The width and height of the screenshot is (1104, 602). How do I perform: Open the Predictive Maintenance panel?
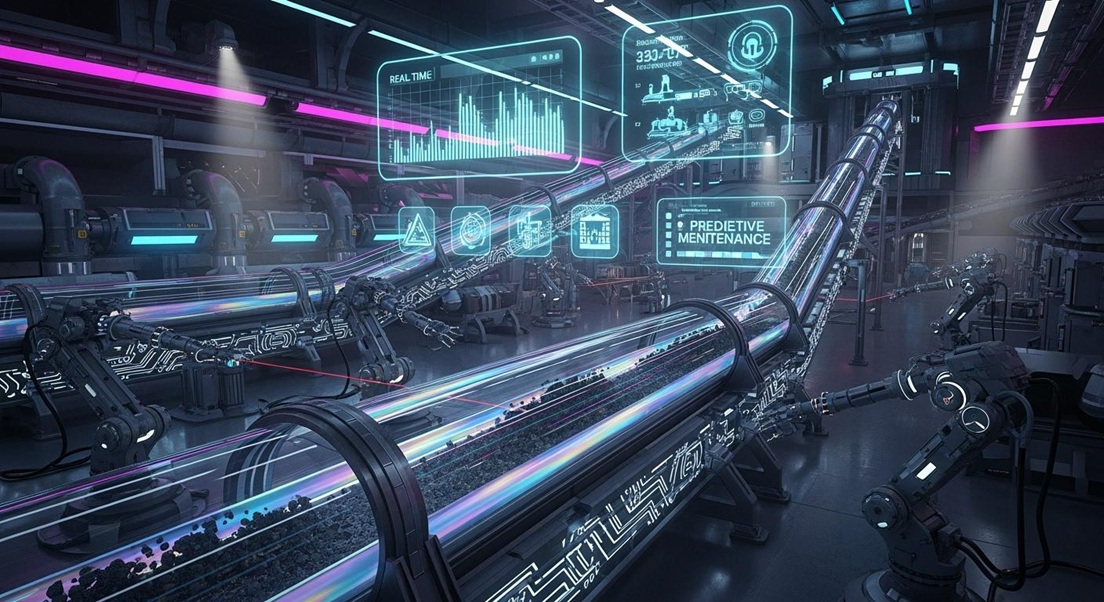[x=720, y=232]
